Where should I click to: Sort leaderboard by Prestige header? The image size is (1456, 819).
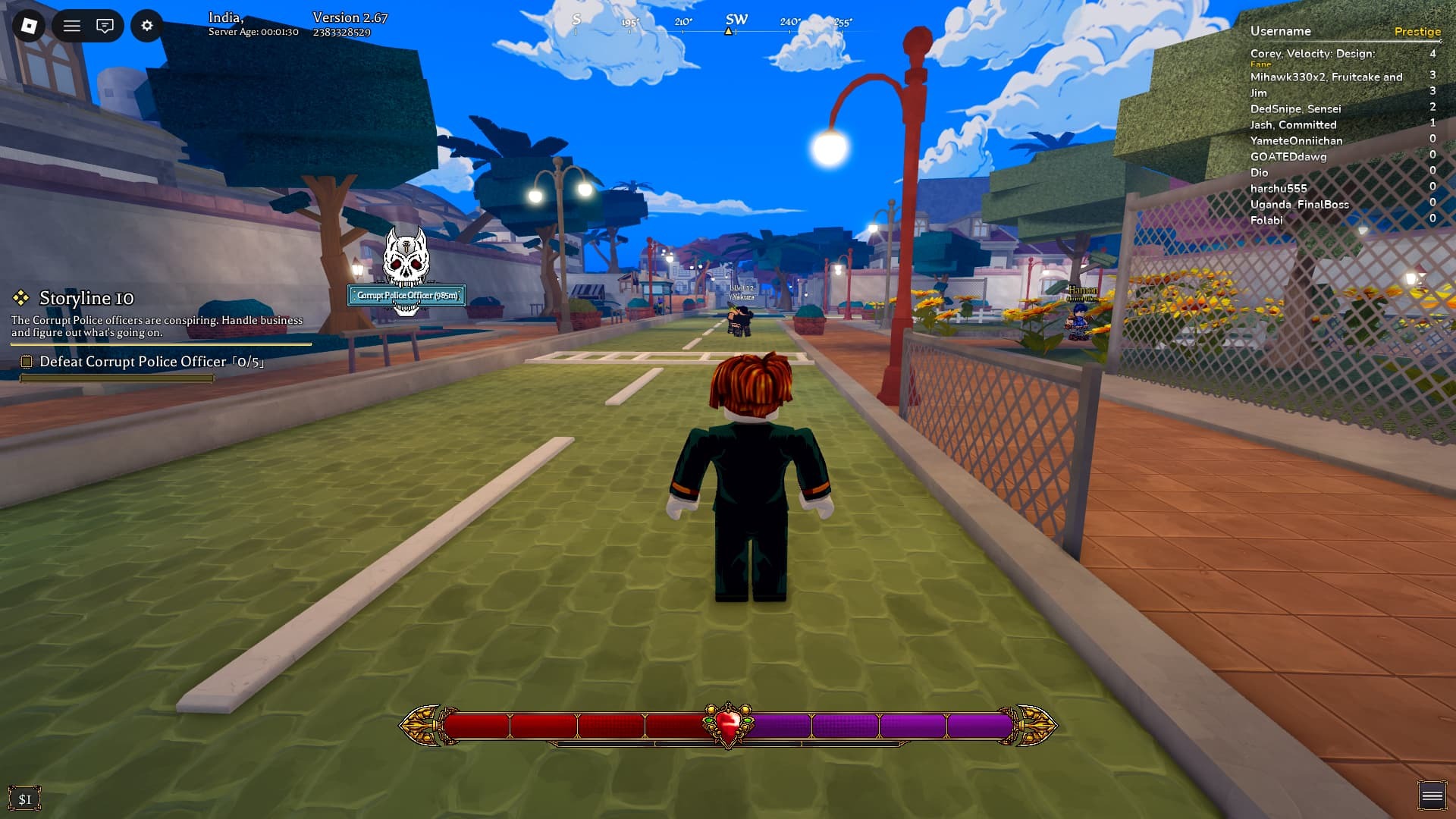pyautogui.click(x=1417, y=31)
